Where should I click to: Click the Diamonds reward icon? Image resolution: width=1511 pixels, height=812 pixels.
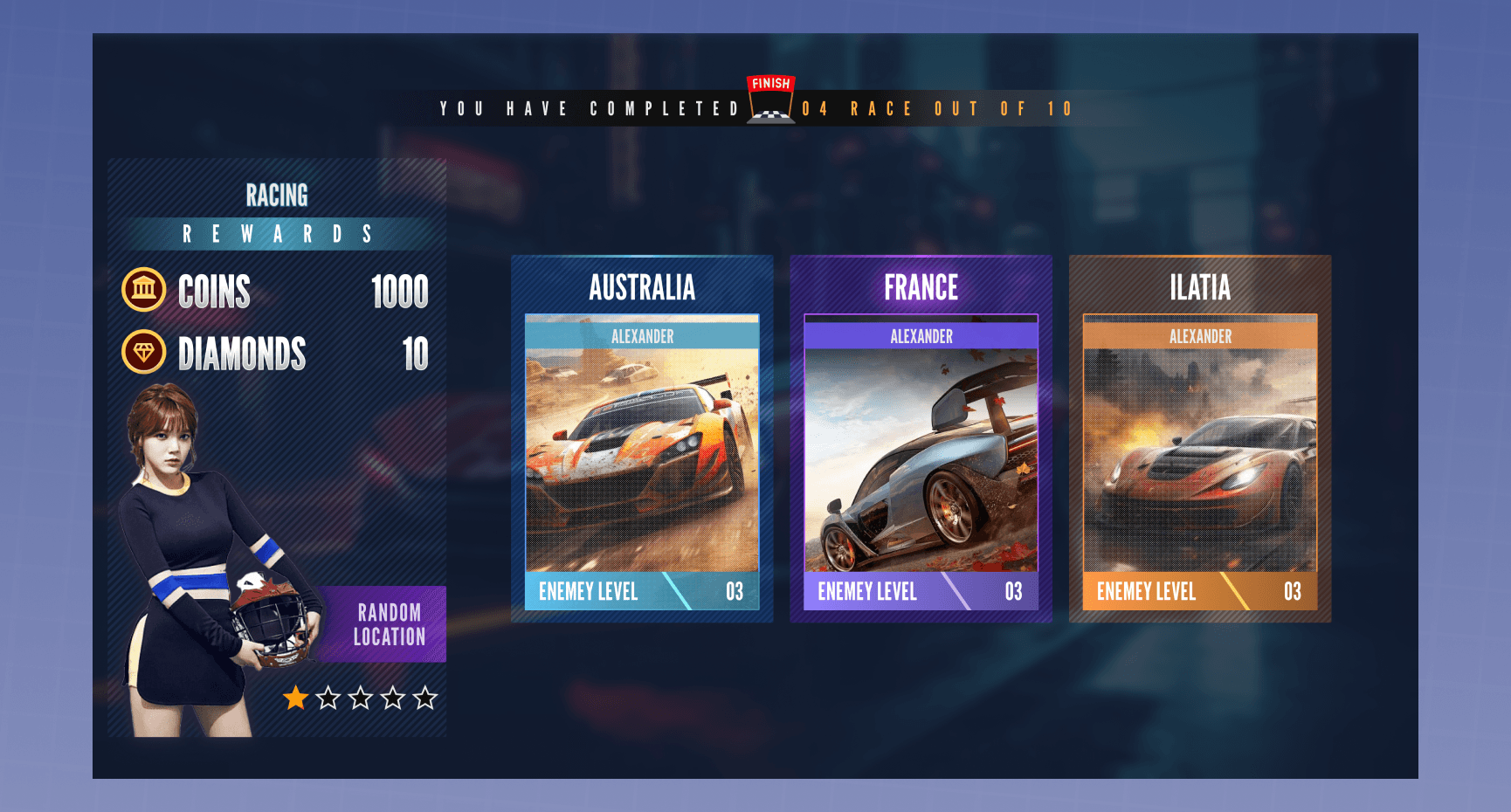(x=144, y=352)
